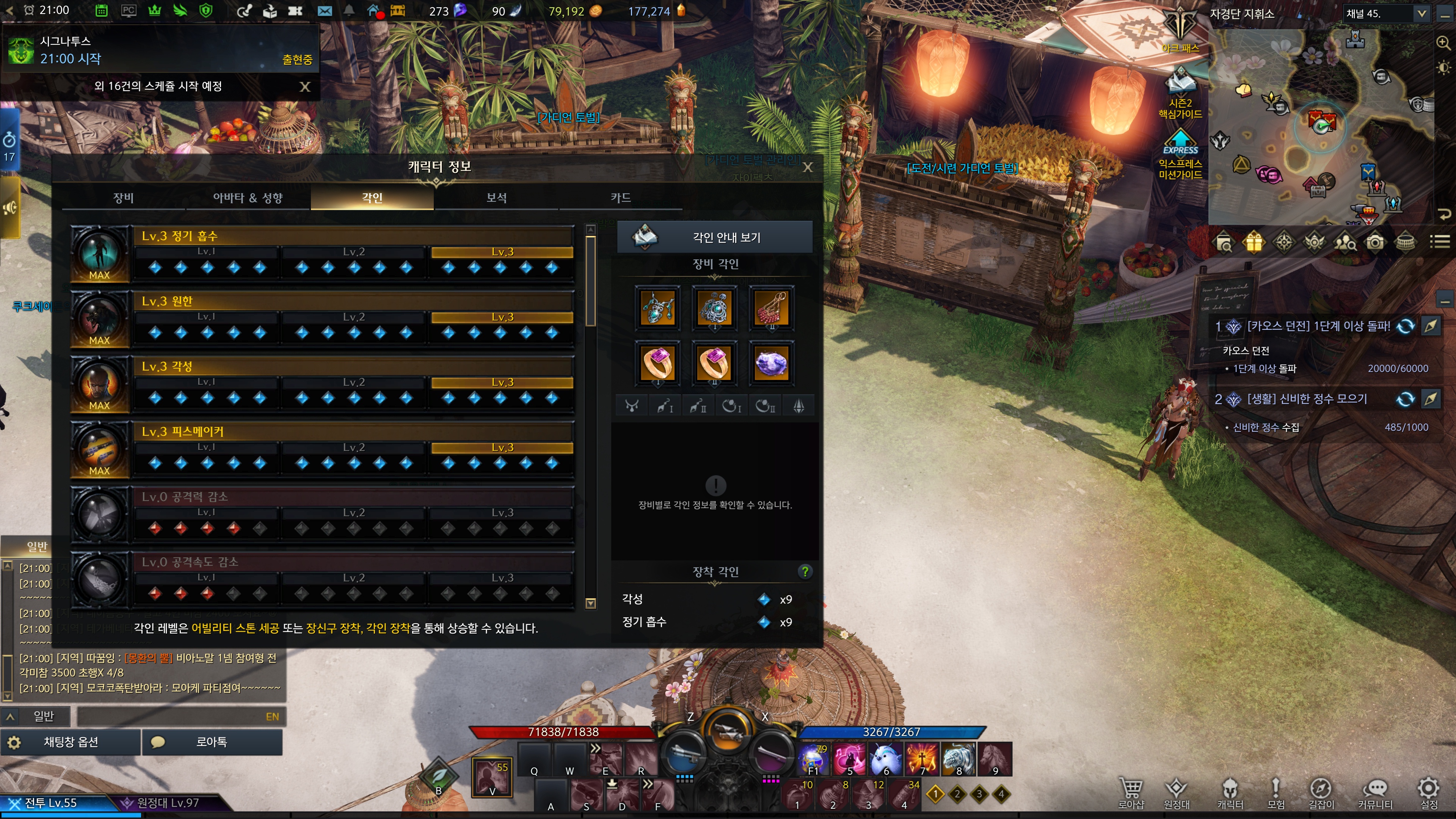This screenshot has height=819, width=1456.
Task: Open 채팅창 옵션 settings
Action: (x=71, y=742)
